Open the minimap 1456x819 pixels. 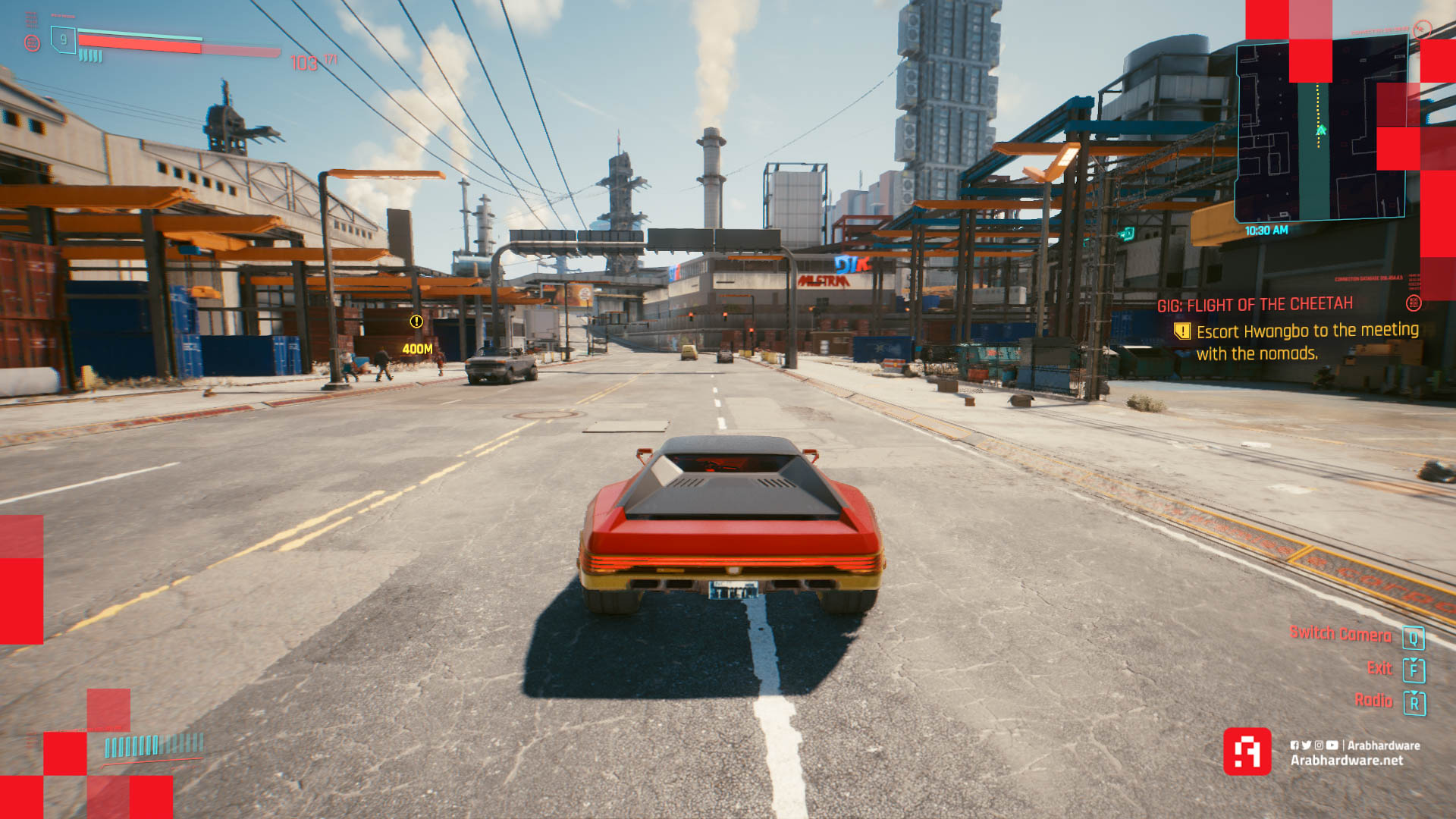point(1321,133)
